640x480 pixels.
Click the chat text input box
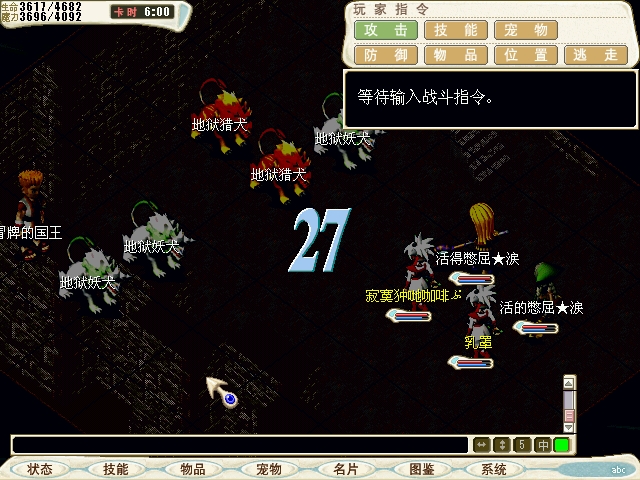click(240, 445)
